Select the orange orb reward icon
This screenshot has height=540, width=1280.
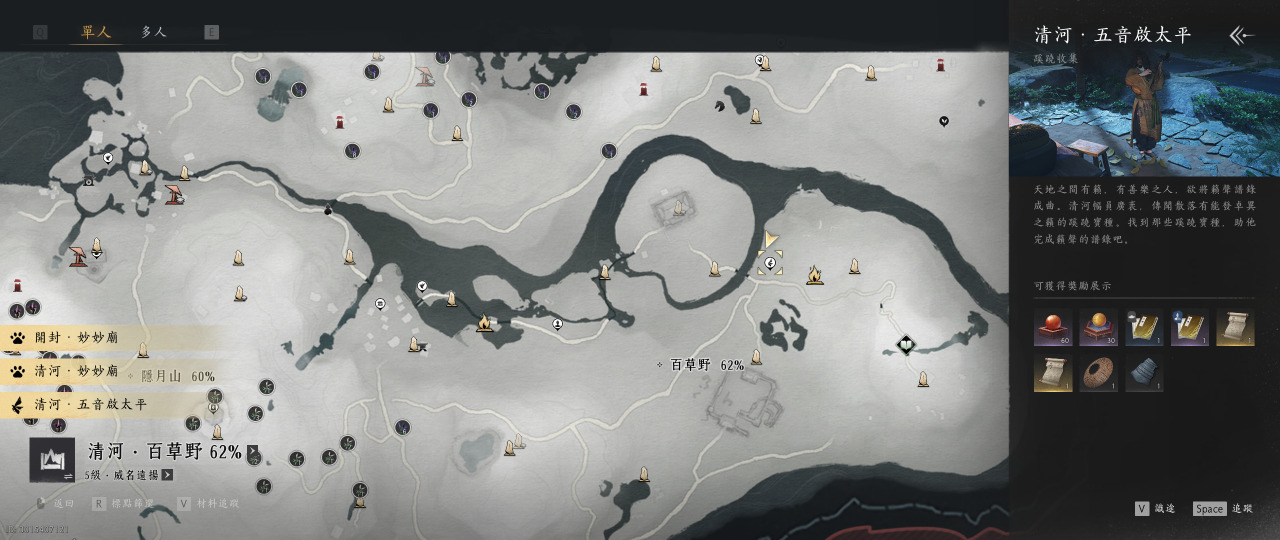pyautogui.click(x=1098, y=327)
